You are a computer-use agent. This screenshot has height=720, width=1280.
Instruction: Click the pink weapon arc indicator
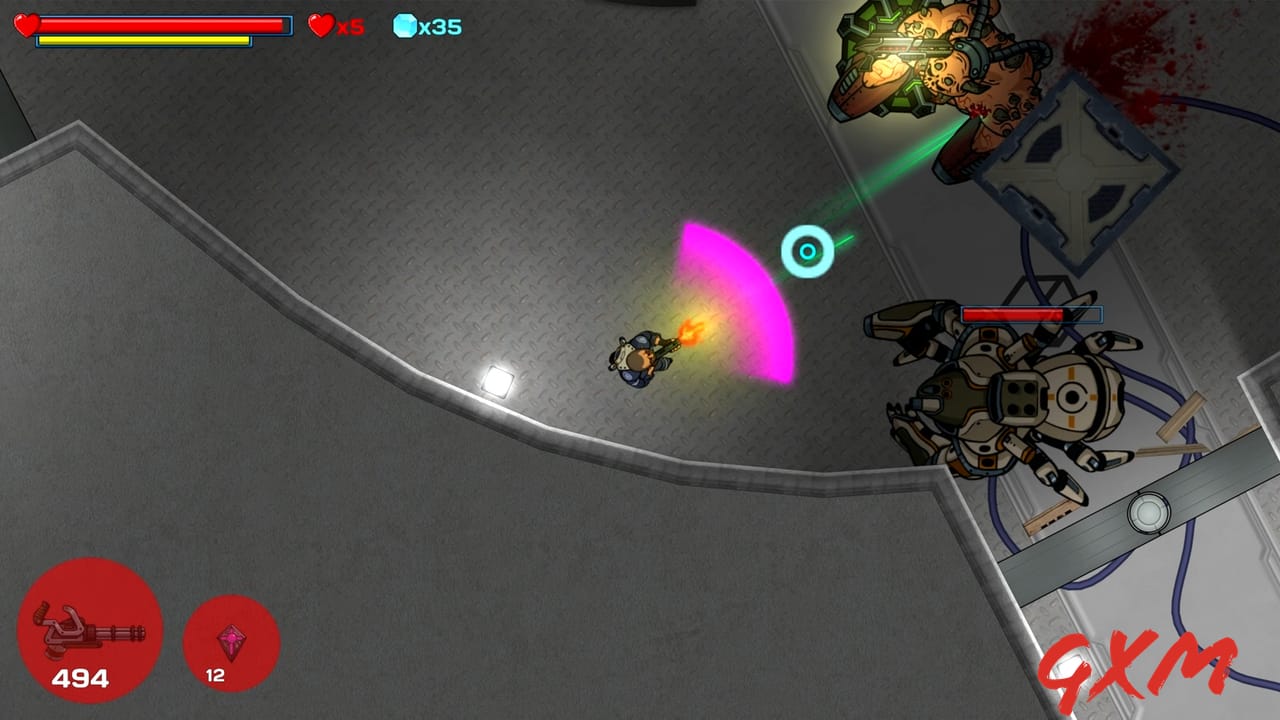tap(740, 300)
